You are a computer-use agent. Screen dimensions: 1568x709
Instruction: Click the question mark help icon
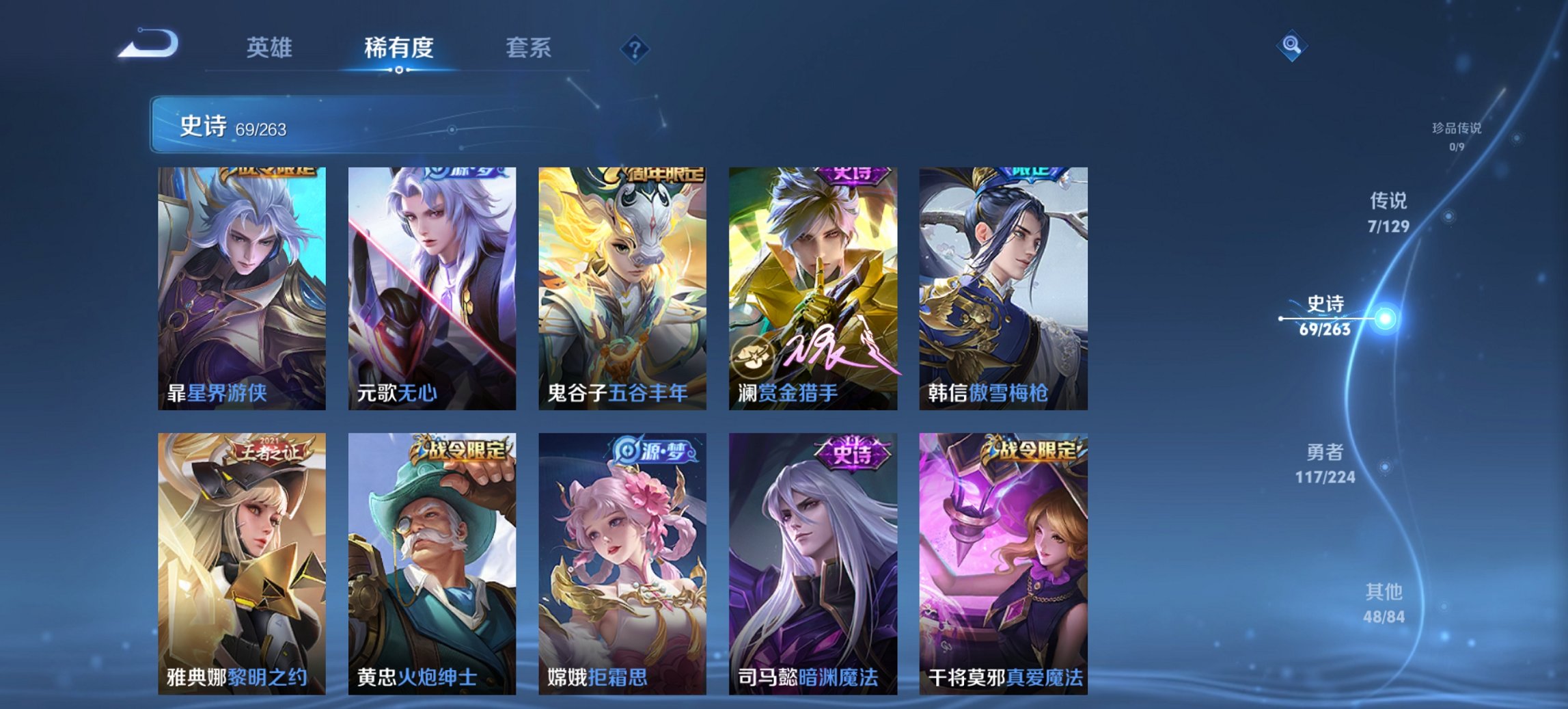[x=635, y=48]
